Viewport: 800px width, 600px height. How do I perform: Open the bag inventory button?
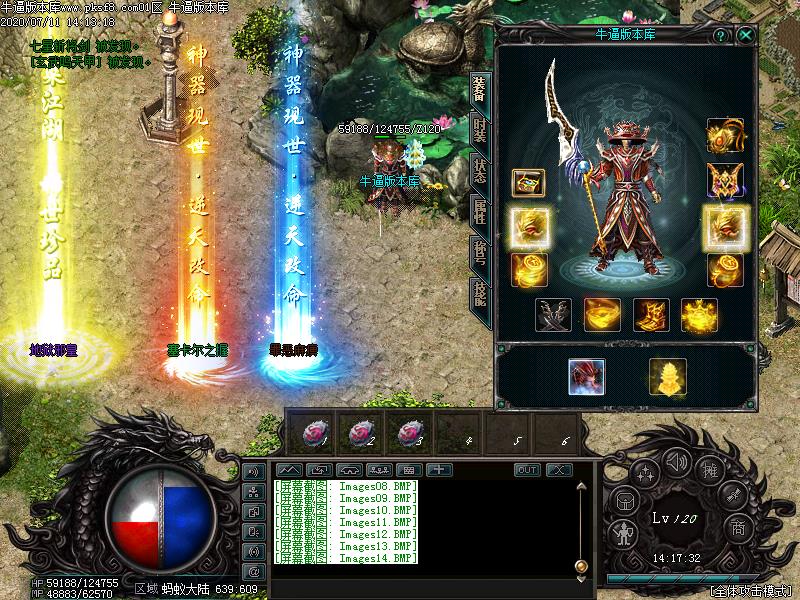pyautogui.click(x=623, y=500)
